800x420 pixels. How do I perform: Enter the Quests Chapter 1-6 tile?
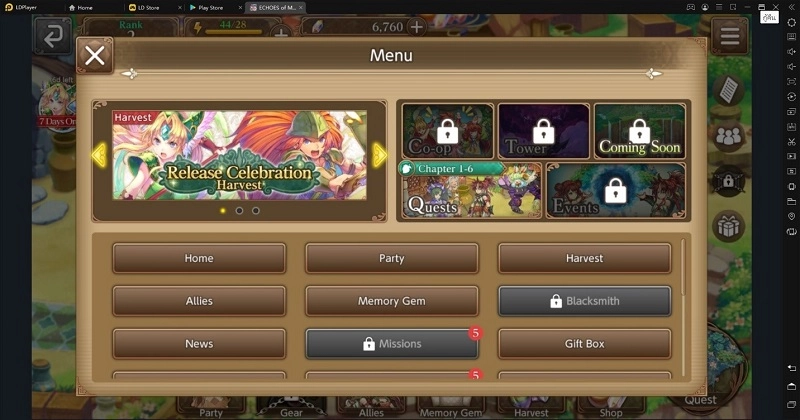(x=470, y=190)
